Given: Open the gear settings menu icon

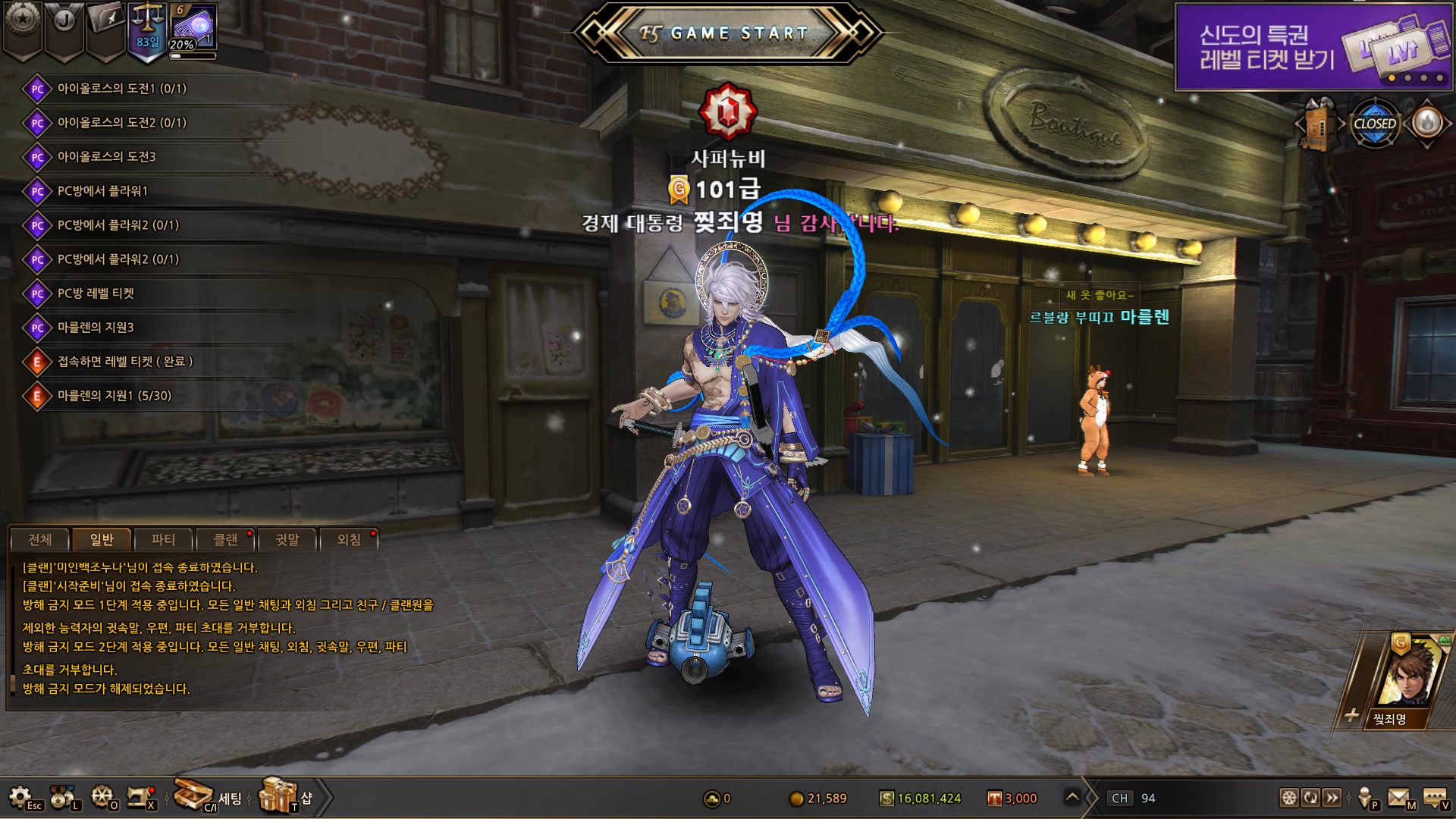Looking at the screenshot, I should 20,797.
